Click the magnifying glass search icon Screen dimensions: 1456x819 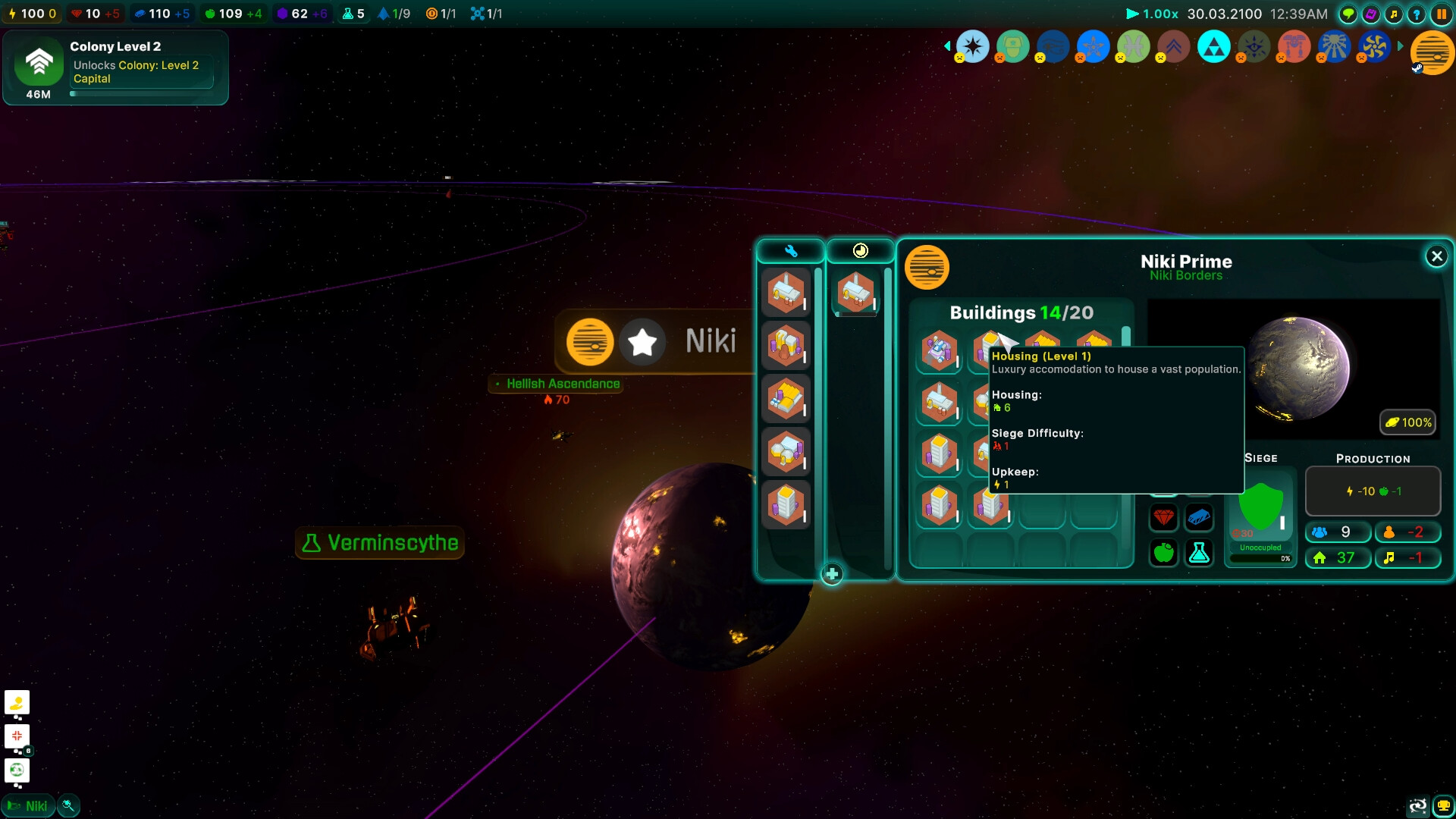(67, 805)
